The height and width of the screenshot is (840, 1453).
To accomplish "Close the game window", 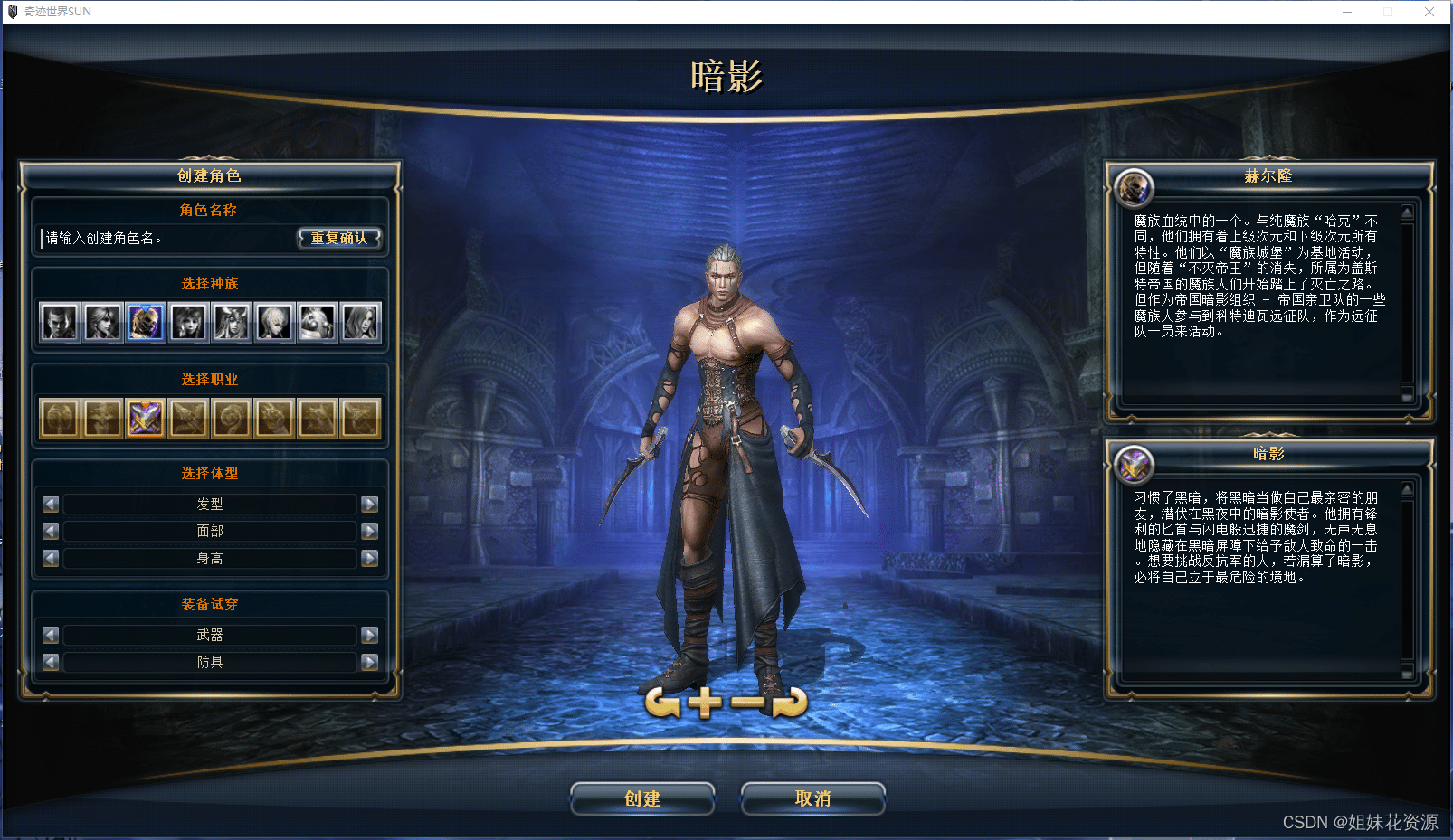I will (1429, 12).
